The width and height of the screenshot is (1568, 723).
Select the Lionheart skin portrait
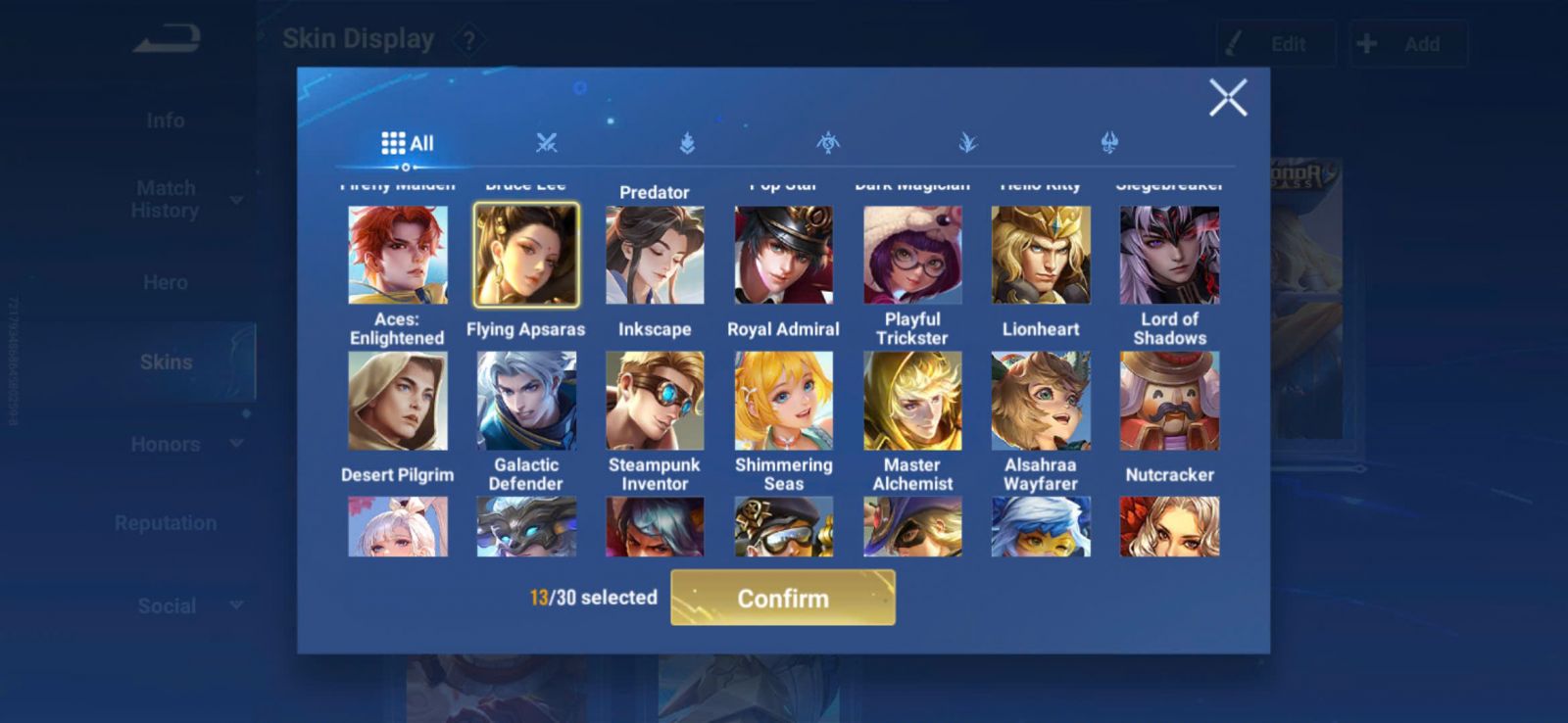1041,255
